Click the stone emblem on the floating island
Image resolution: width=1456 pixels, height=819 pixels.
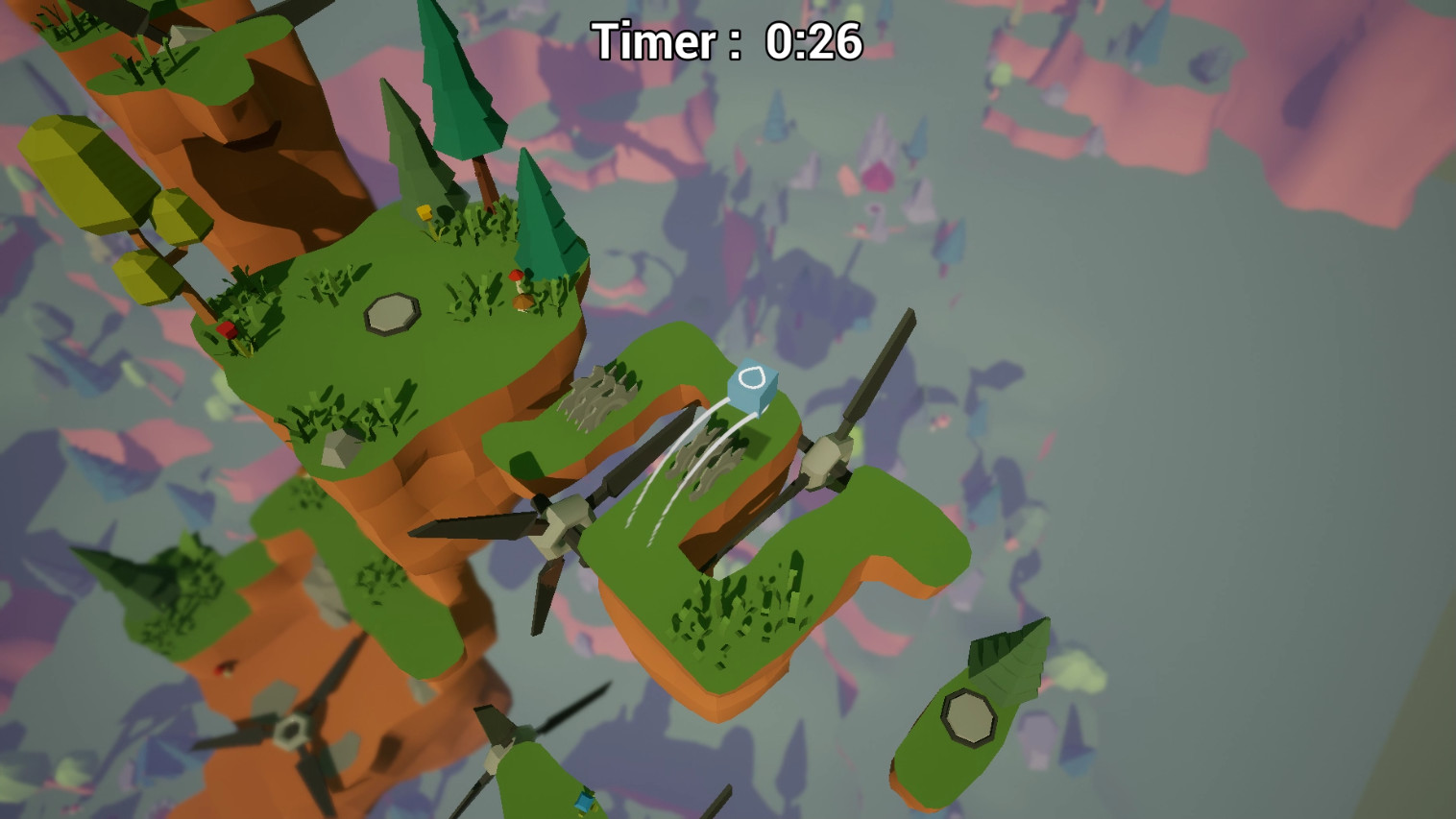tap(970, 715)
